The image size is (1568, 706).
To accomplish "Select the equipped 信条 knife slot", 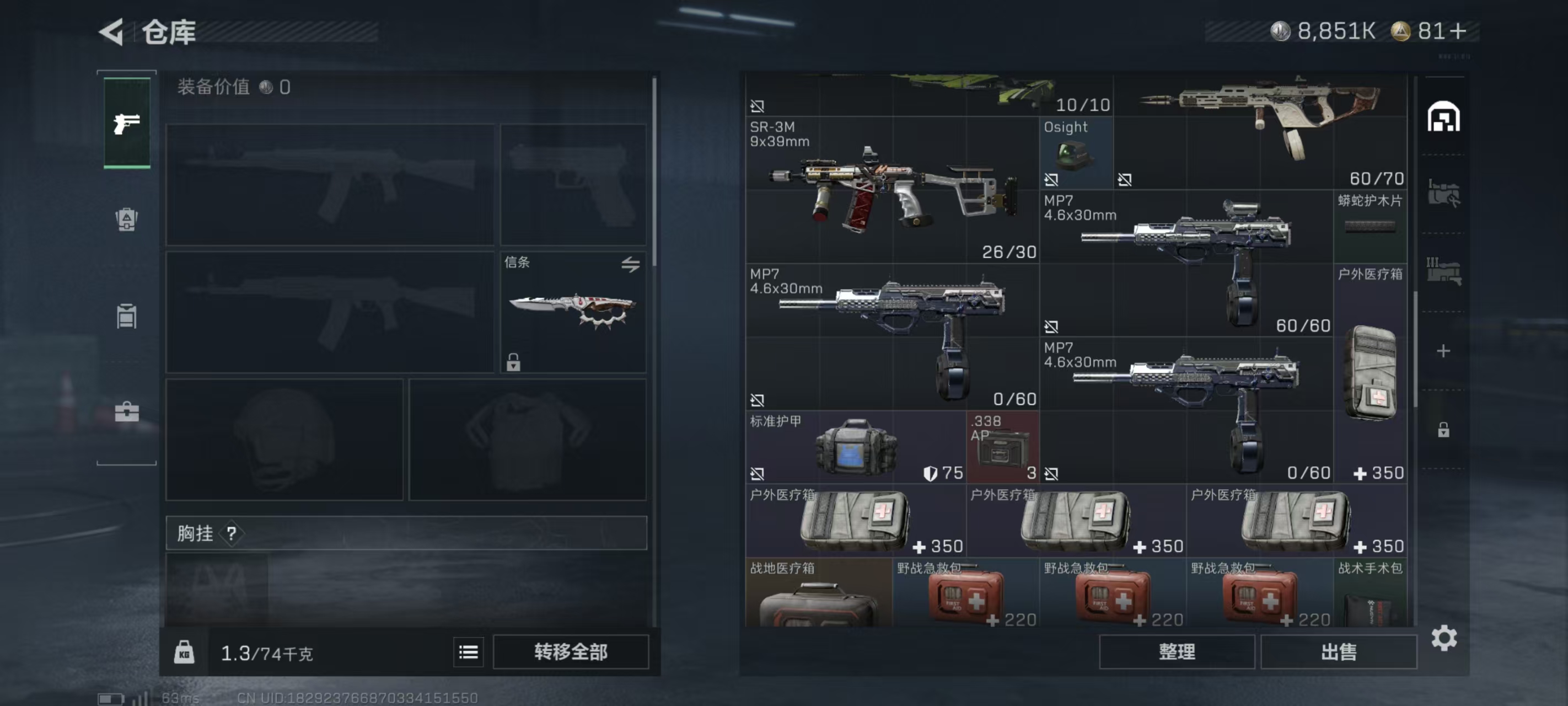I will tap(573, 312).
